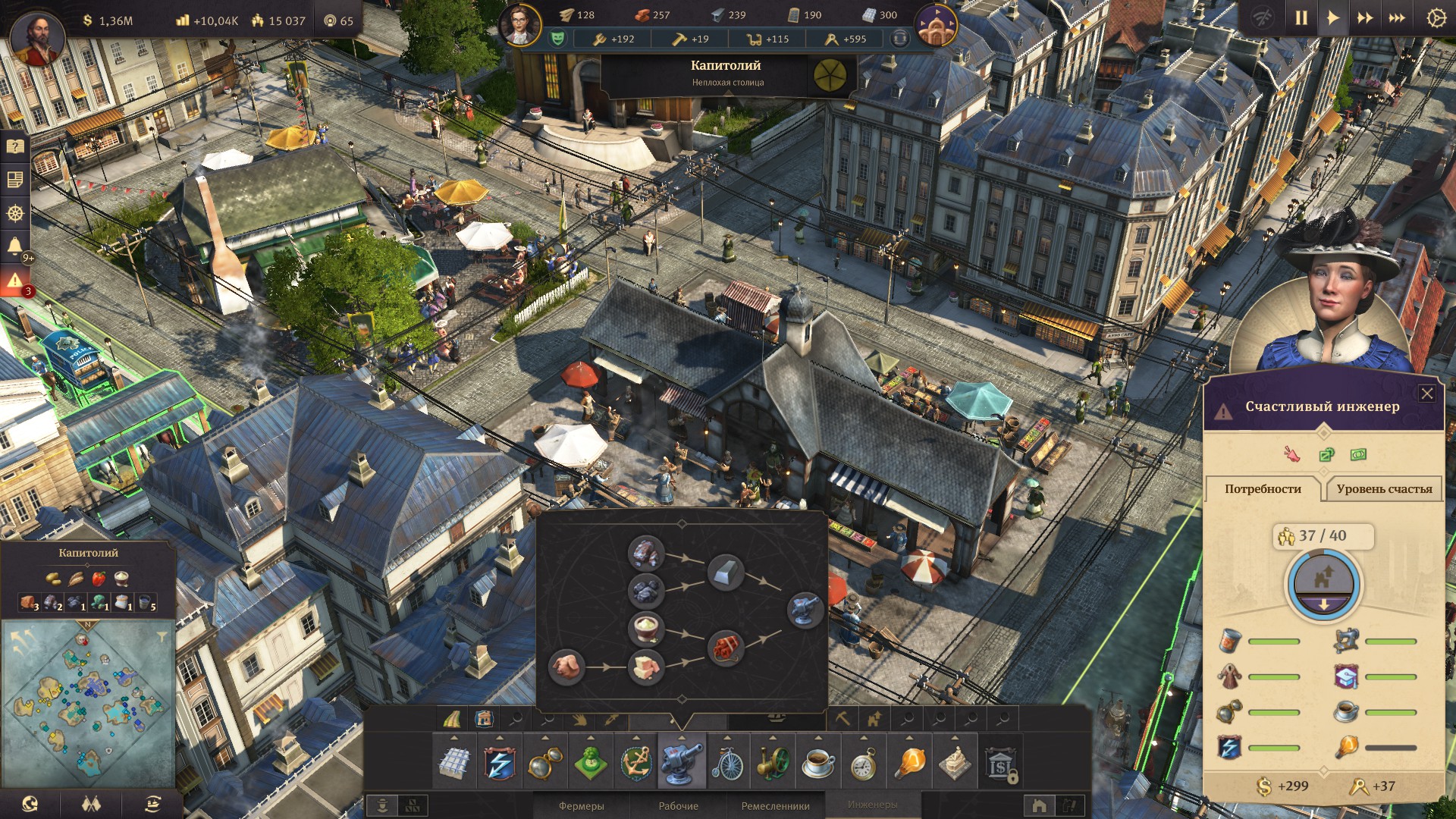Switch to the Уровень счастья tab
The height and width of the screenshot is (819, 1456).
tap(1384, 489)
